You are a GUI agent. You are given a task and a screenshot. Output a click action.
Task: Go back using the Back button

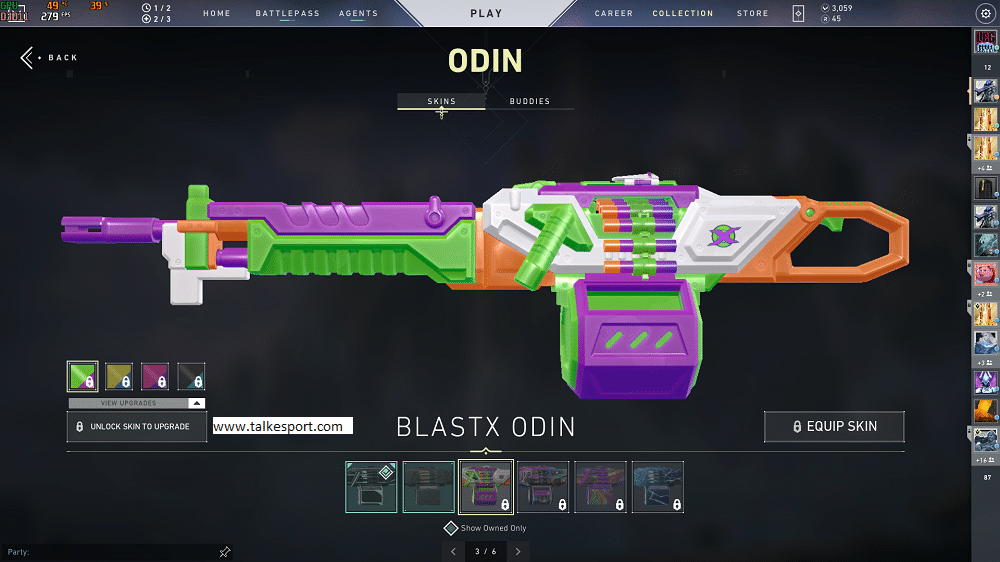[49, 58]
